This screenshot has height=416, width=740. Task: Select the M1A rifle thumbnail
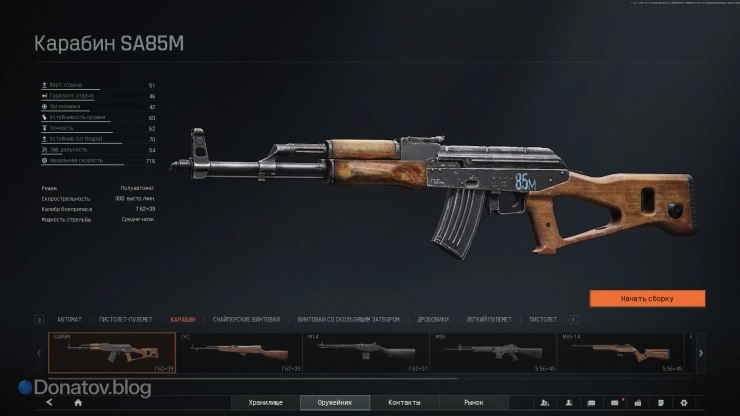pos(367,352)
